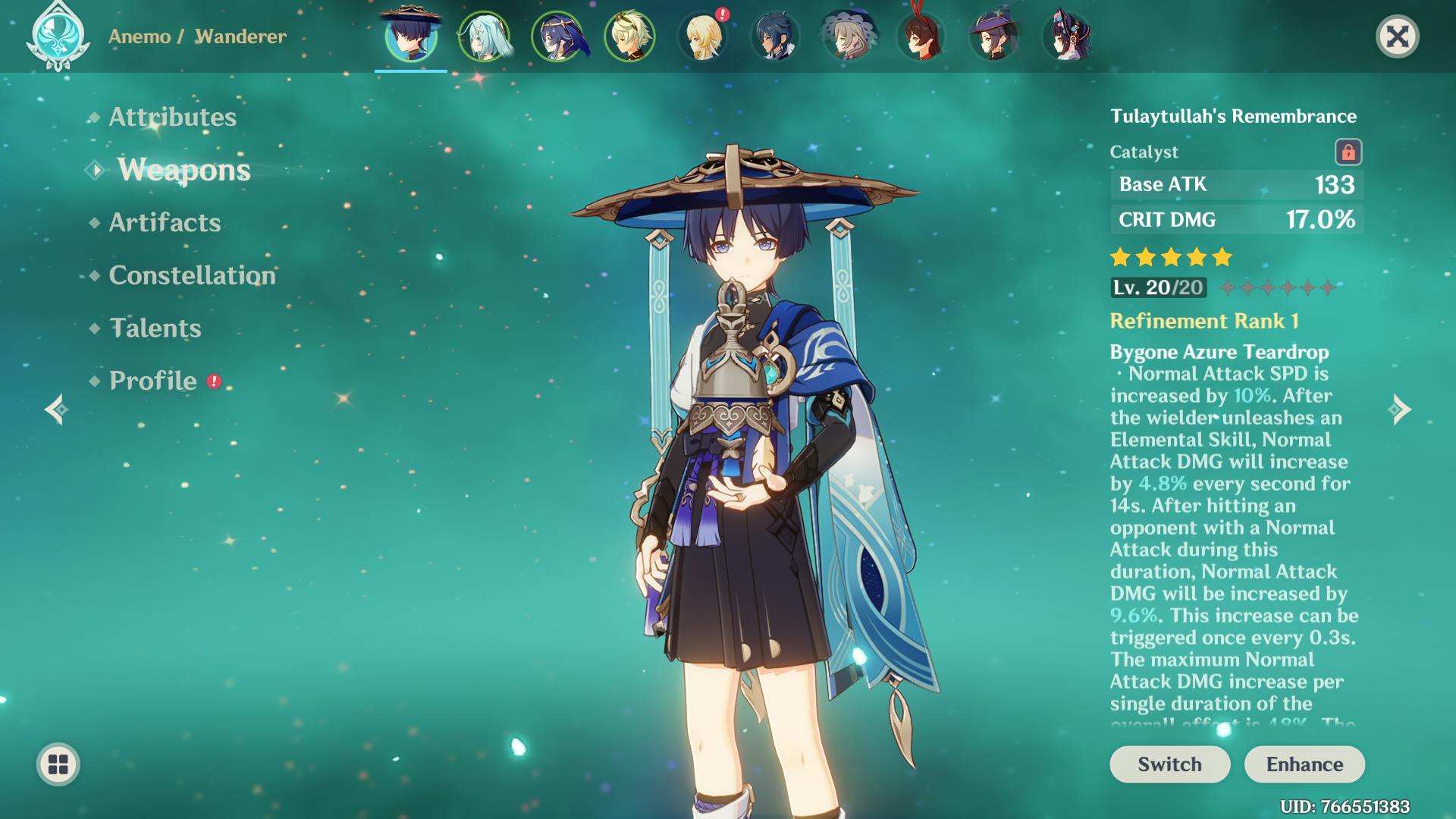Select Kaeya's dark blue-haired portrait
Screen dimensions: 1456x819
tap(775, 36)
